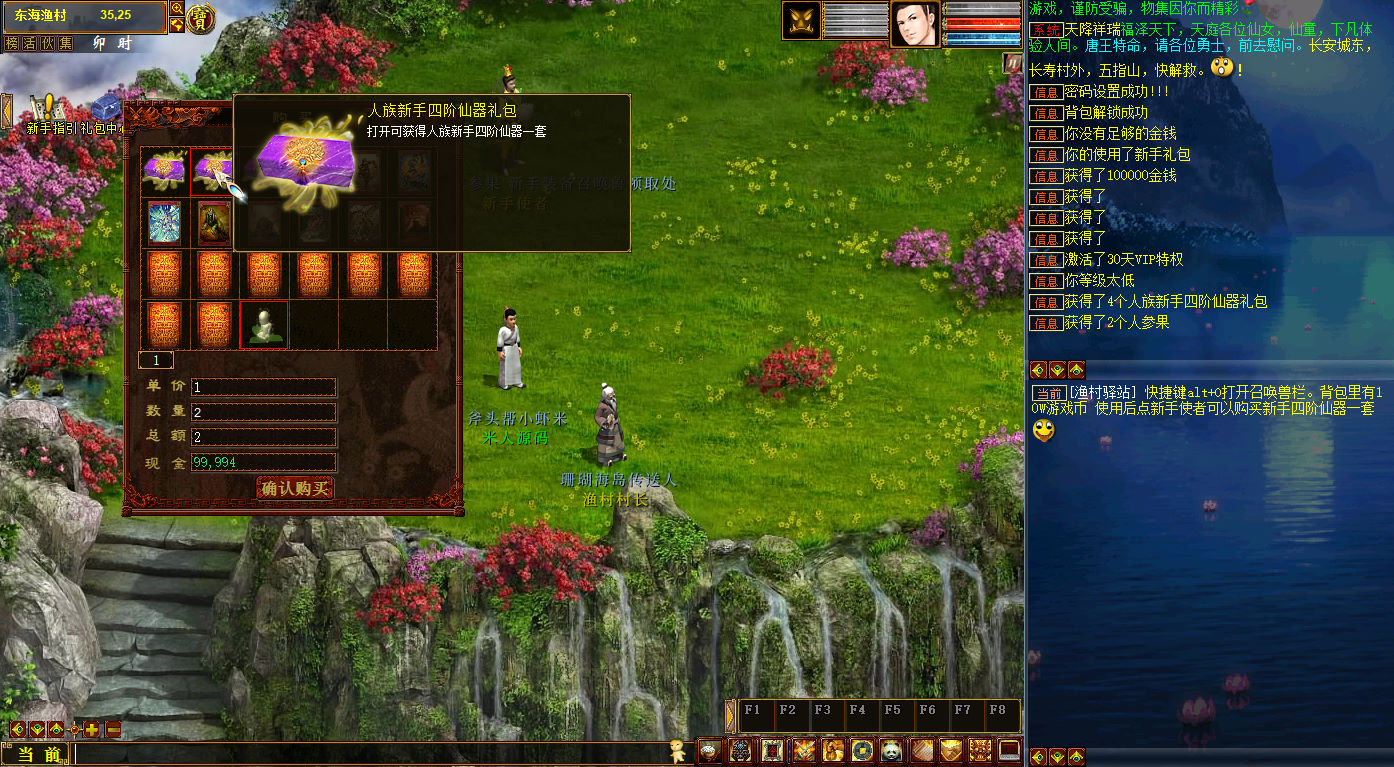The width and height of the screenshot is (1394, 767).
Task: Open the panda icon in bottom toolbar
Action: (891, 750)
